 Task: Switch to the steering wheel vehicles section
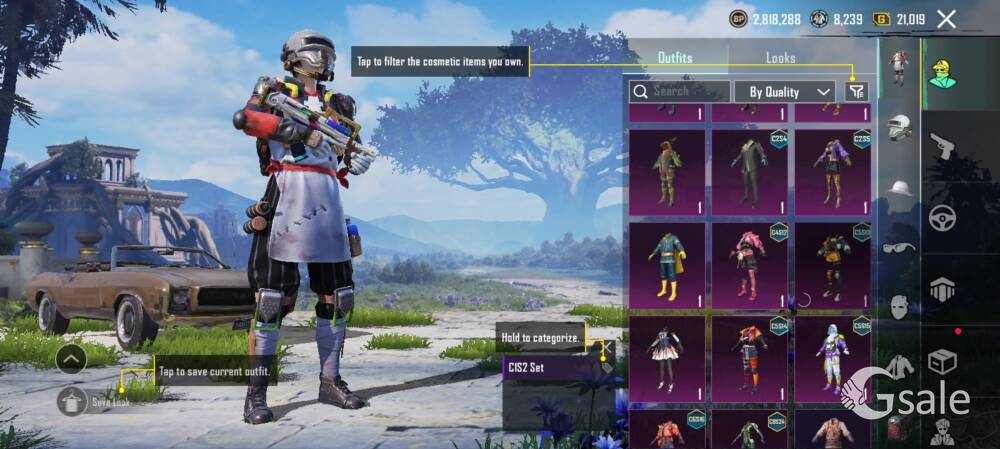(x=942, y=218)
